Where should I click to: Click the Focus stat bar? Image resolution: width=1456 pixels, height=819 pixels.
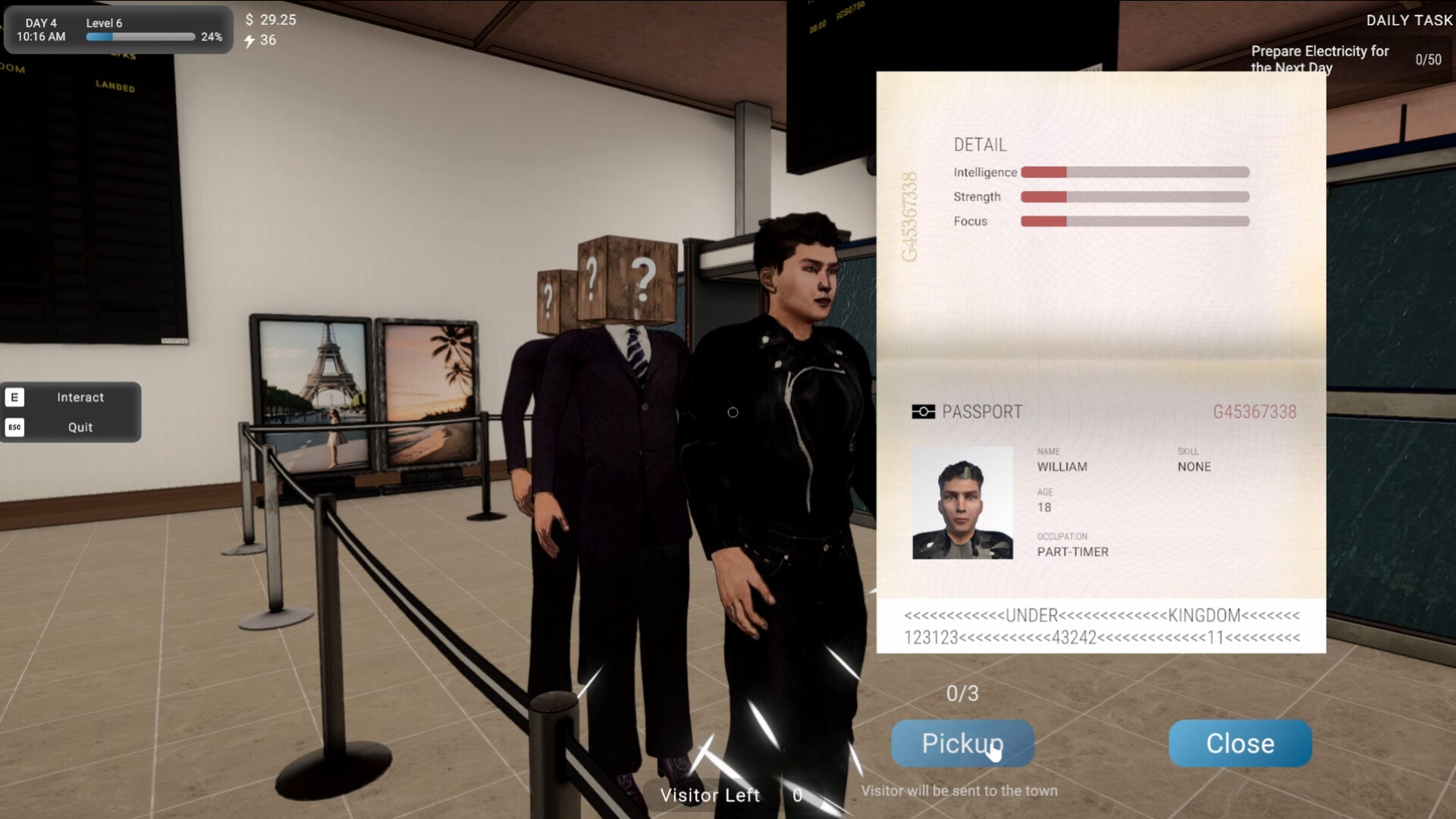click(1135, 221)
